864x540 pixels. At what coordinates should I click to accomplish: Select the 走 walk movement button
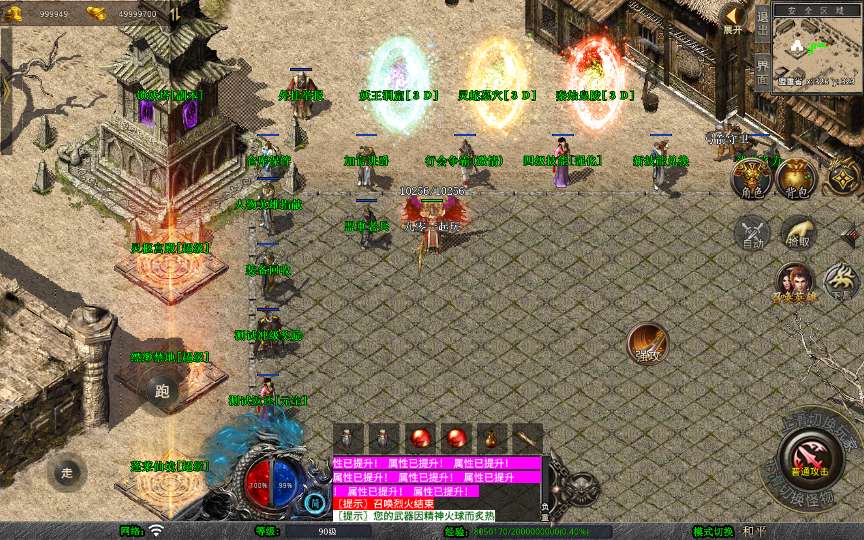coord(67,471)
